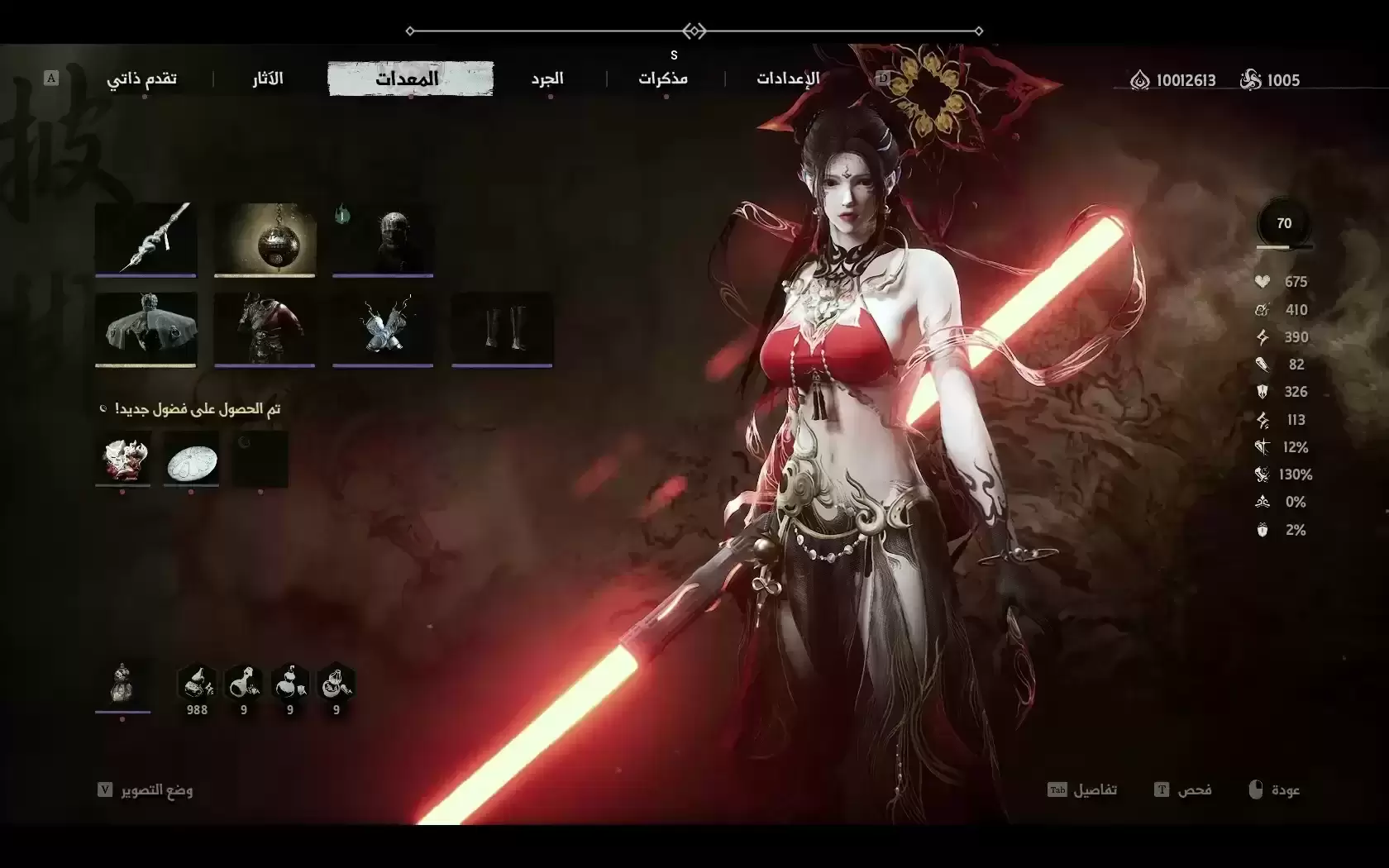Choose the hanging censer orb slot
1389x868 pixels.
pyautogui.click(x=265, y=238)
